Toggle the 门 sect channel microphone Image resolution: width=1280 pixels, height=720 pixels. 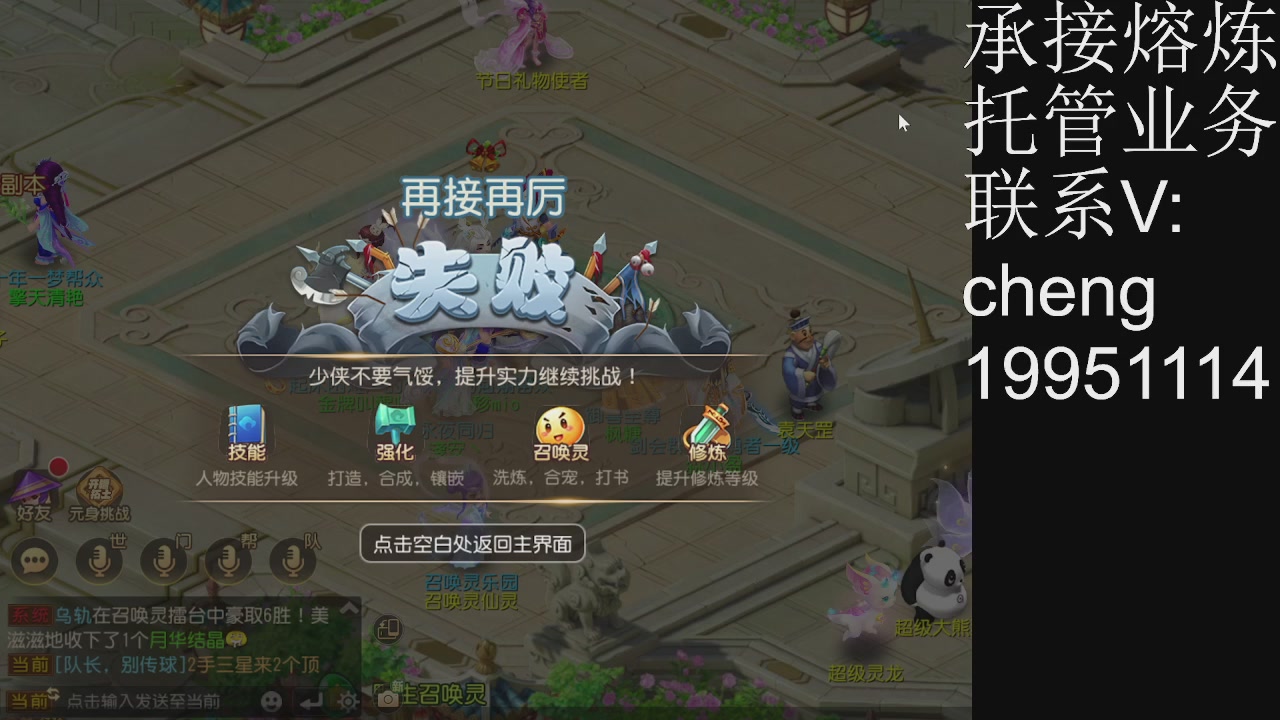point(163,562)
